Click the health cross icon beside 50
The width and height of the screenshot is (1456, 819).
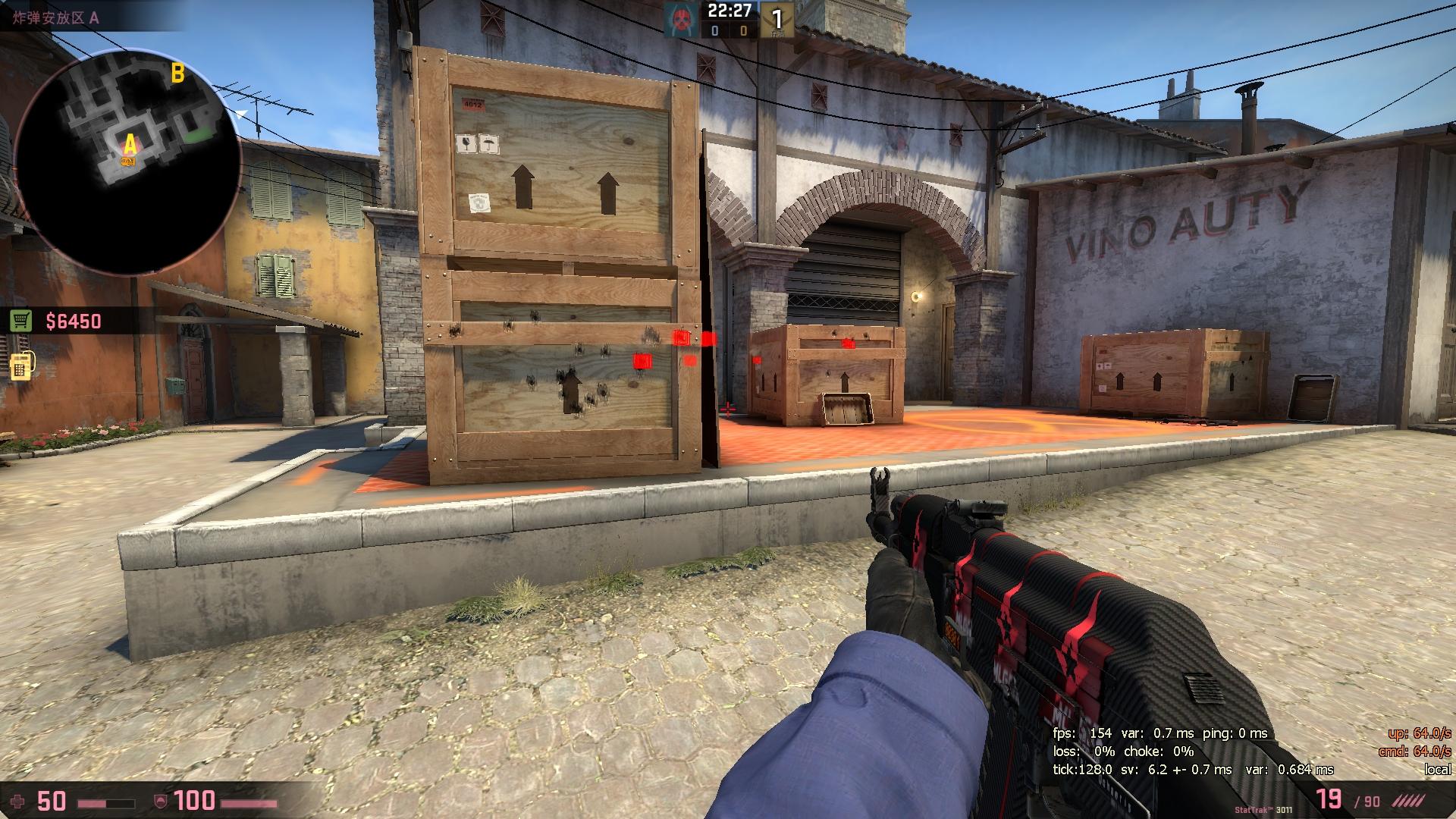coord(17,801)
